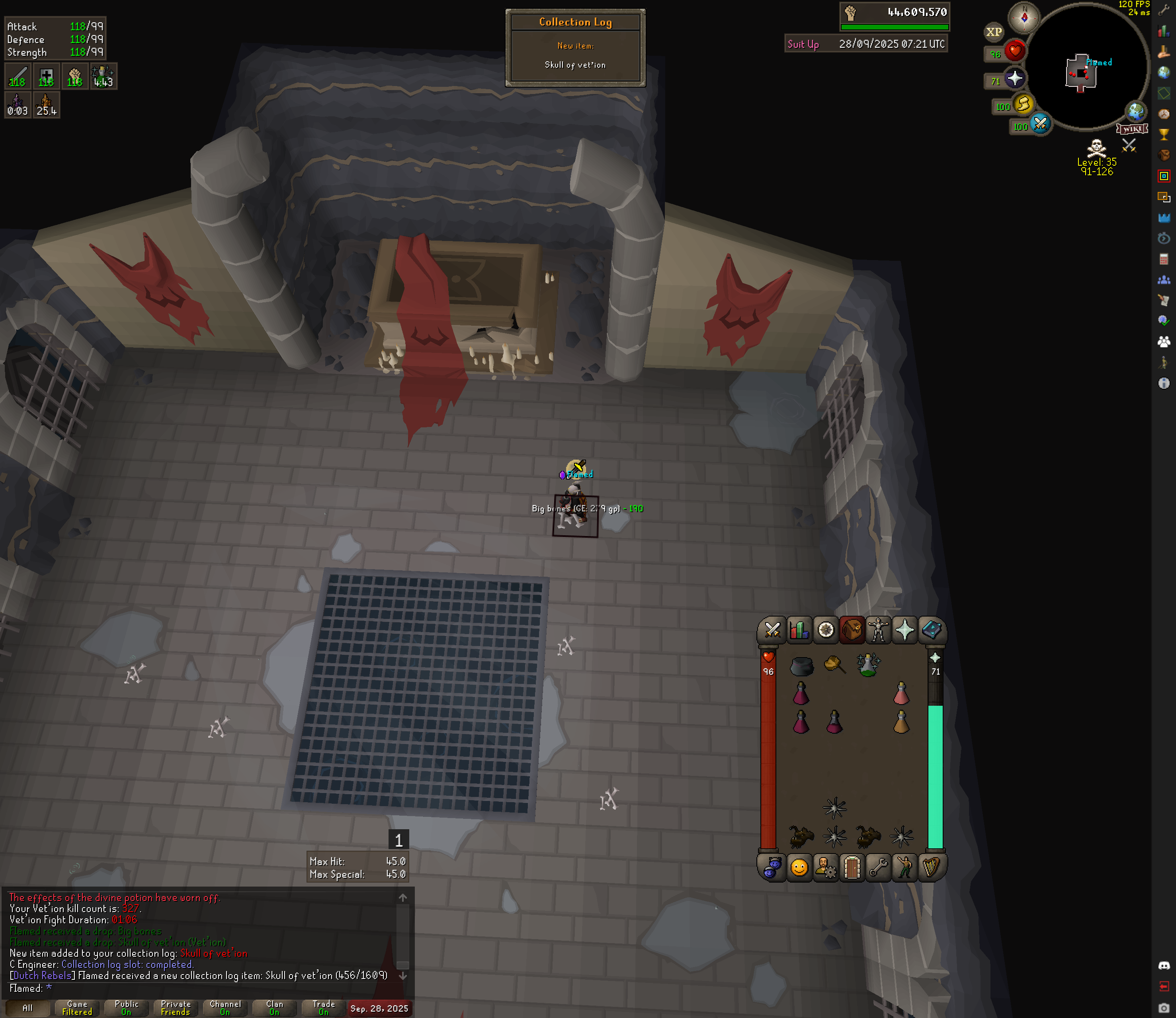
Task: Open the Prayer tab
Action: pos(904,630)
